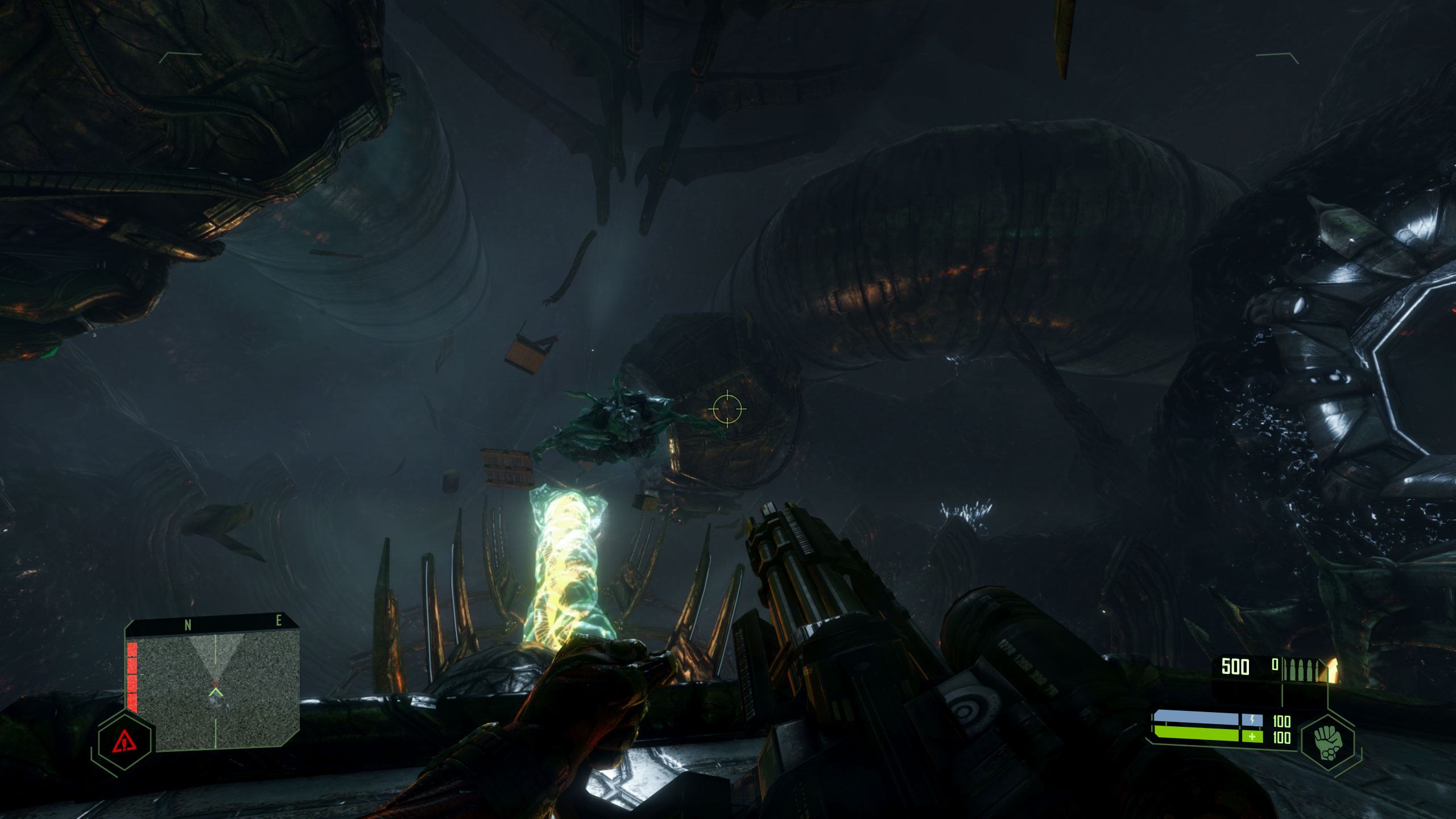This screenshot has width=1456, height=819.
Task: Activate the fist strength-mode suit icon
Action: [x=1327, y=741]
